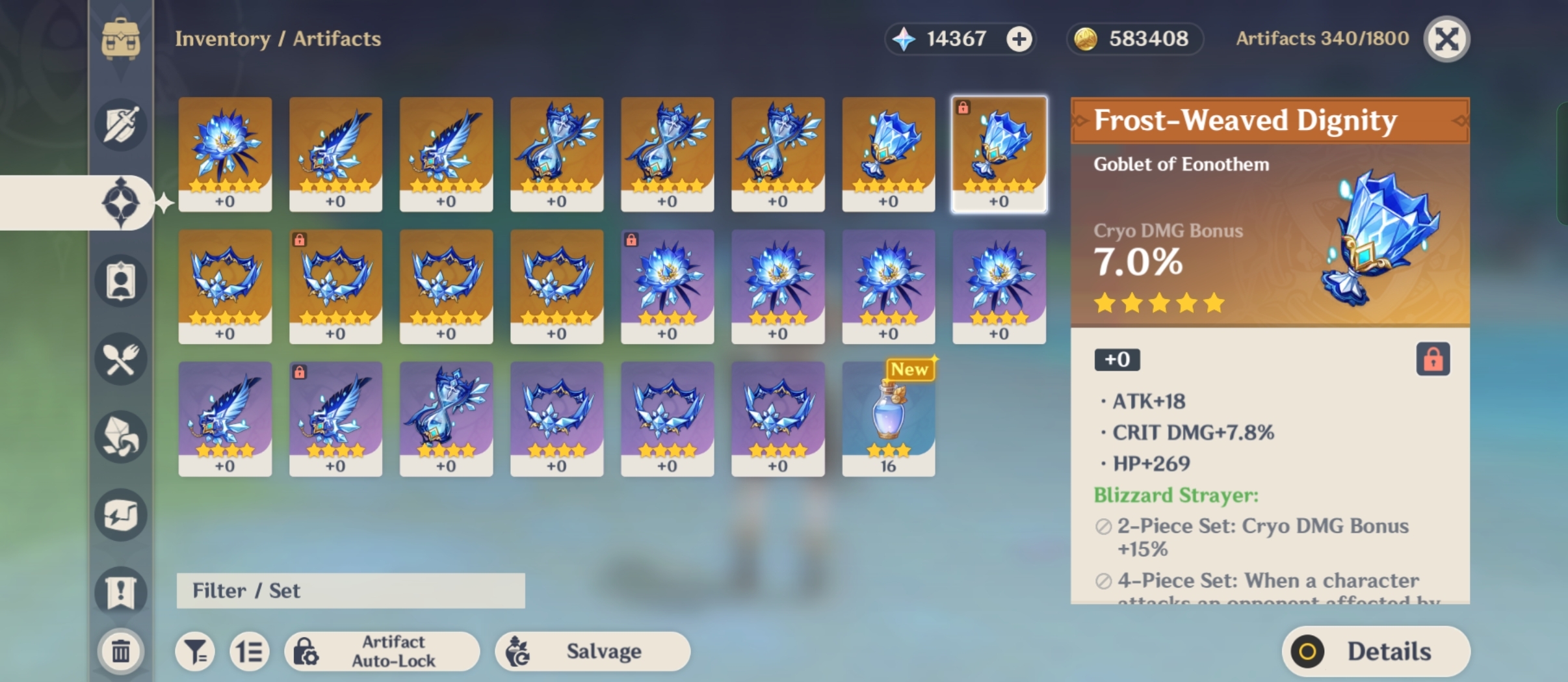This screenshot has width=1568, height=682.
Task: Unlock the locked feather artifact in third row
Action: [299, 373]
